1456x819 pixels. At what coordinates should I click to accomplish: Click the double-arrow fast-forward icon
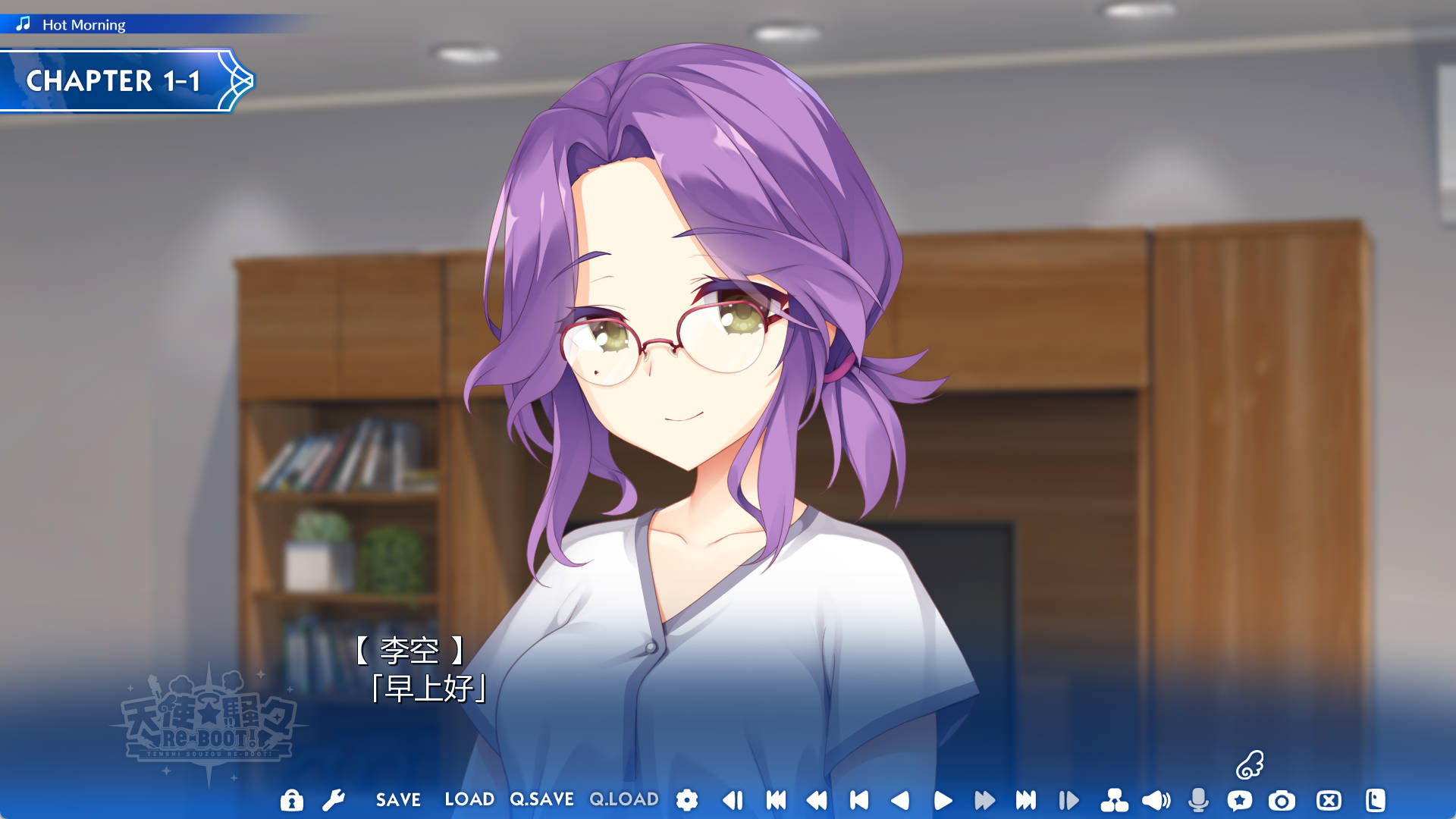tap(984, 800)
